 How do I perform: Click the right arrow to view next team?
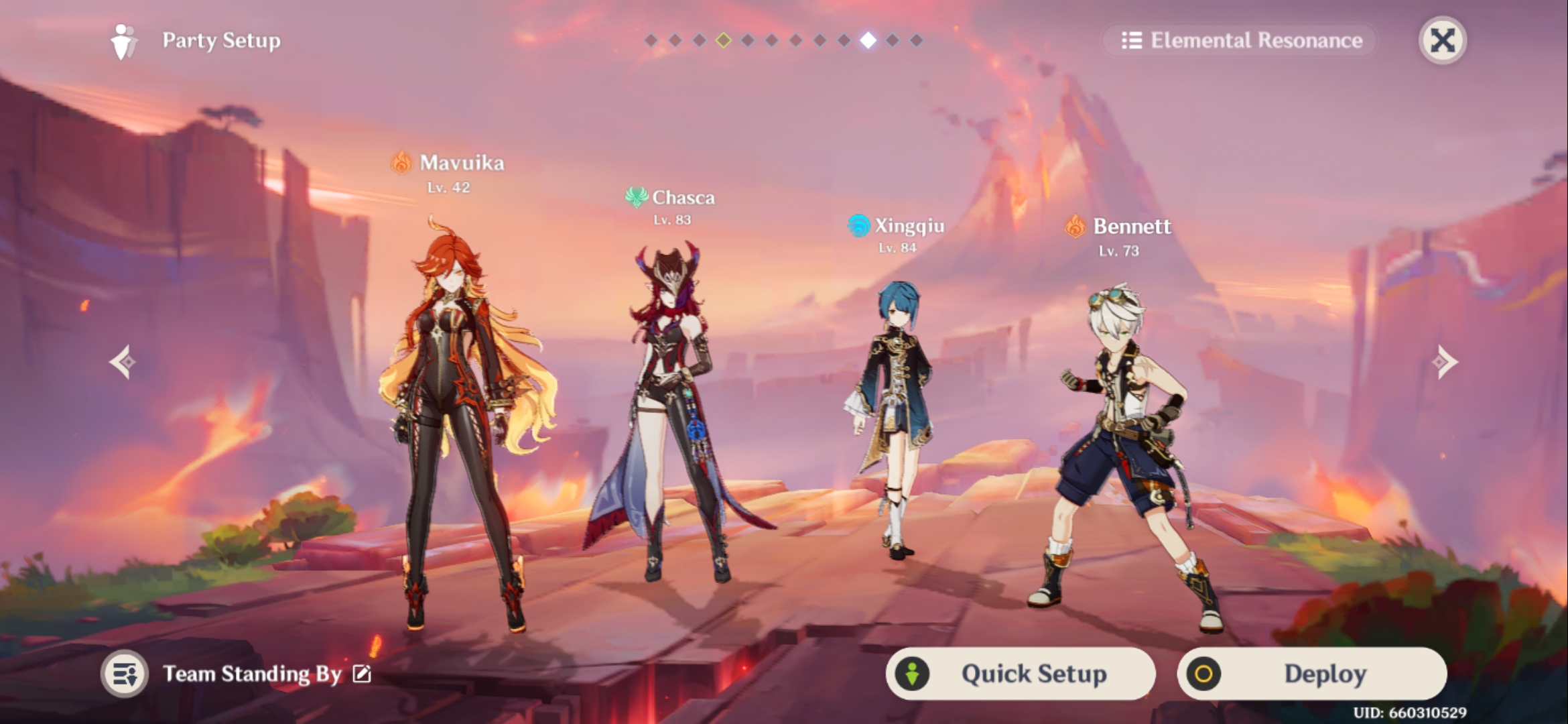coord(1445,362)
